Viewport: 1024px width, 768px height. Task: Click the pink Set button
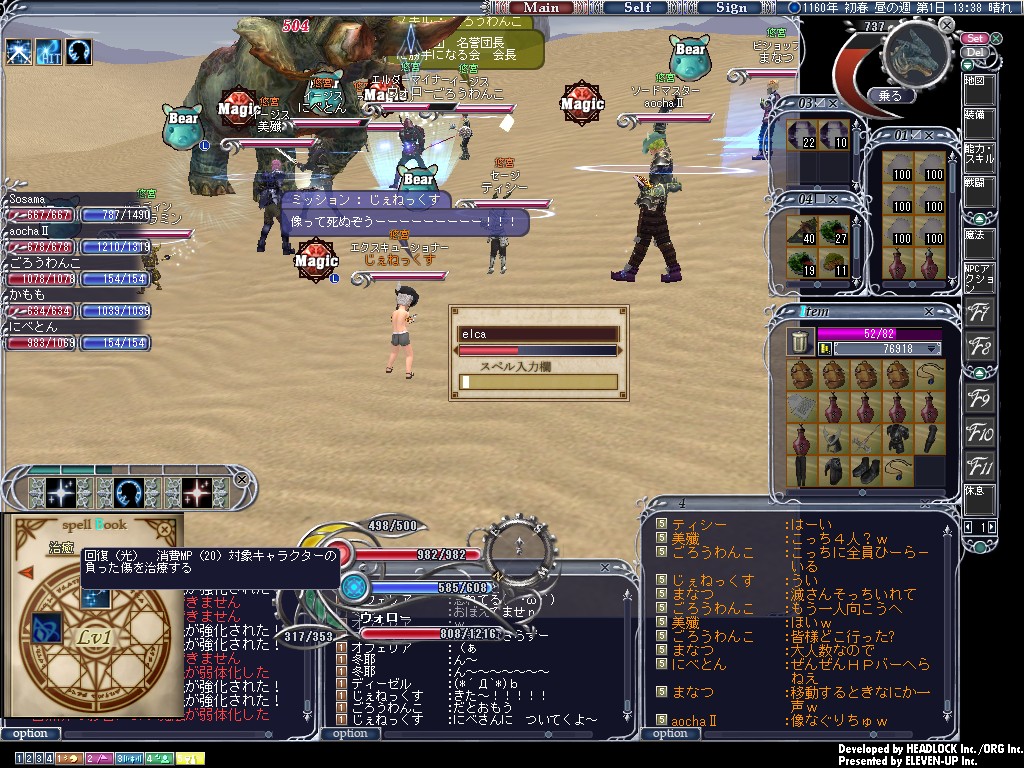click(x=975, y=38)
